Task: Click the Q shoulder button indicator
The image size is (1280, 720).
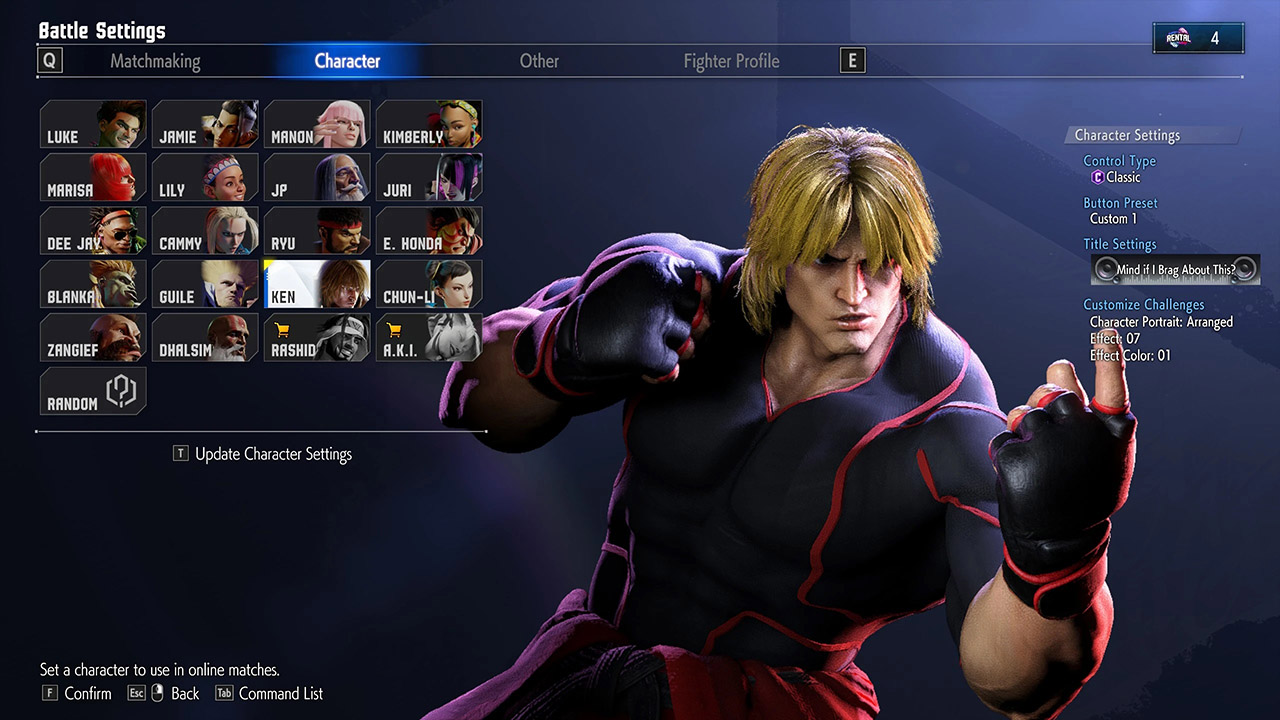Action: (49, 60)
